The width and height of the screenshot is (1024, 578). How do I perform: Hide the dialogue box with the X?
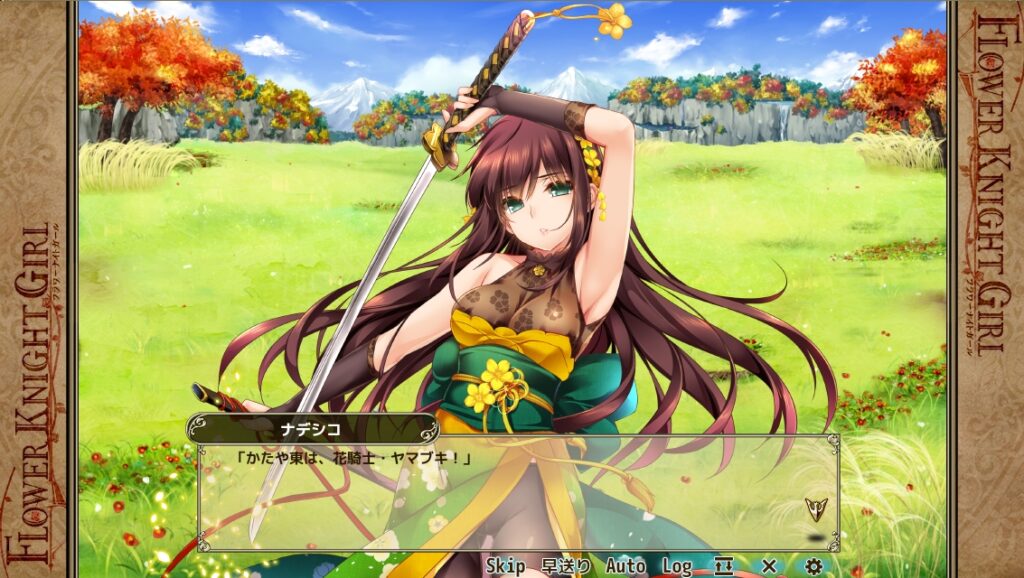tap(769, 566)
